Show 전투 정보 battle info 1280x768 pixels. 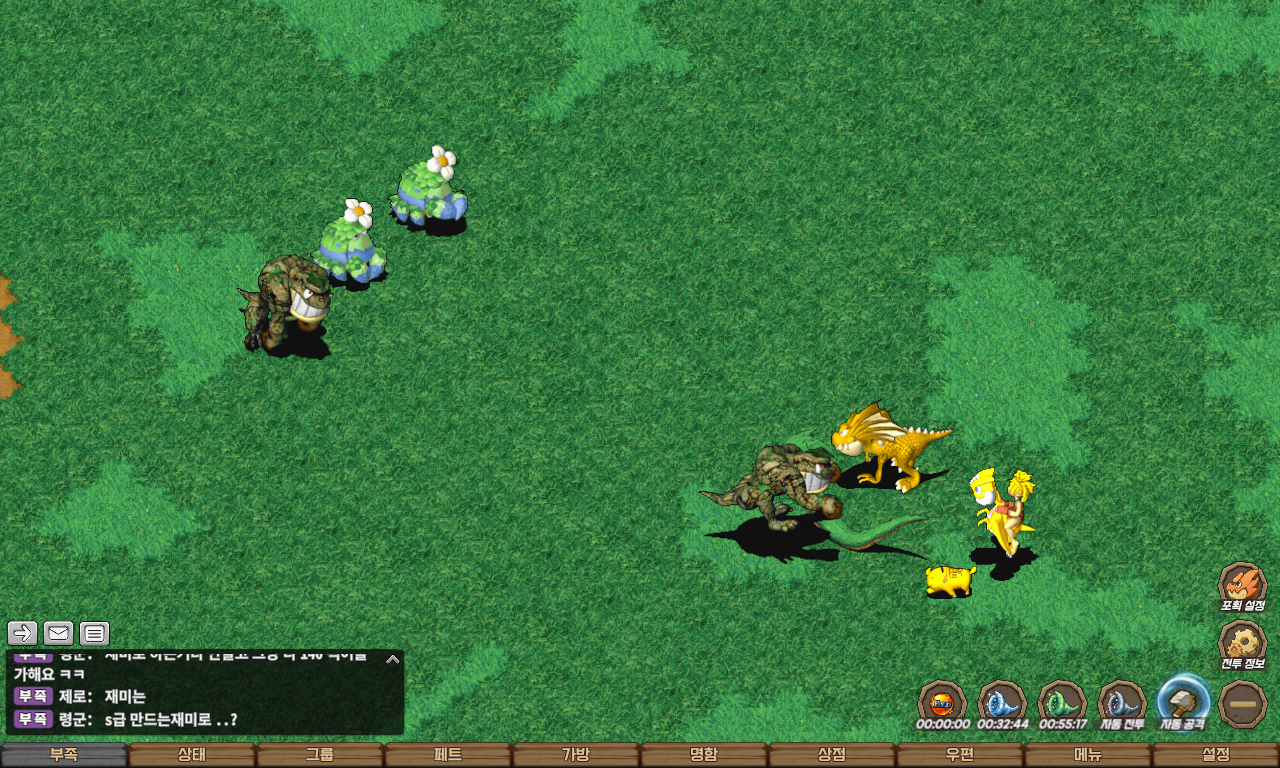click(x=1242, y=643)
